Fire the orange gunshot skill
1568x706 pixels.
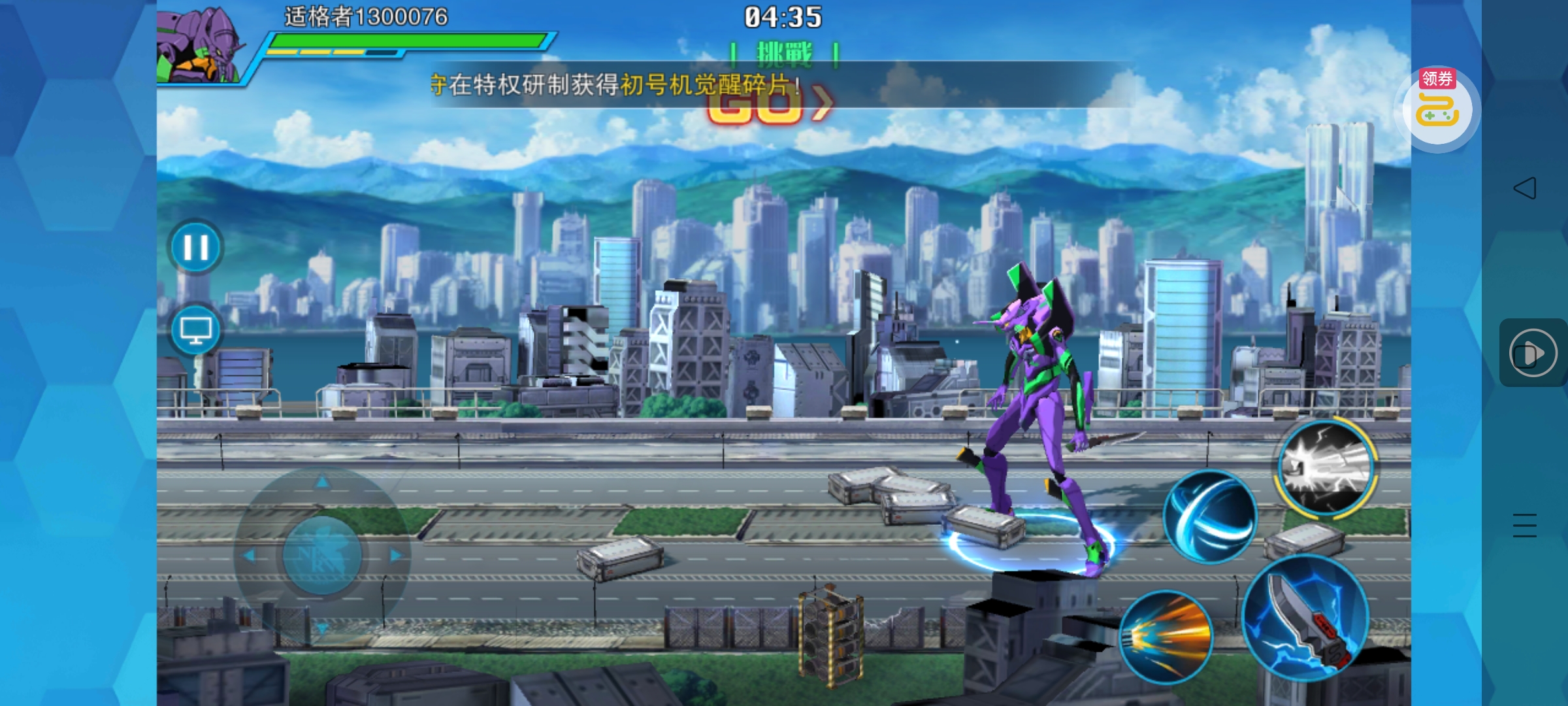coord(1166,637)
